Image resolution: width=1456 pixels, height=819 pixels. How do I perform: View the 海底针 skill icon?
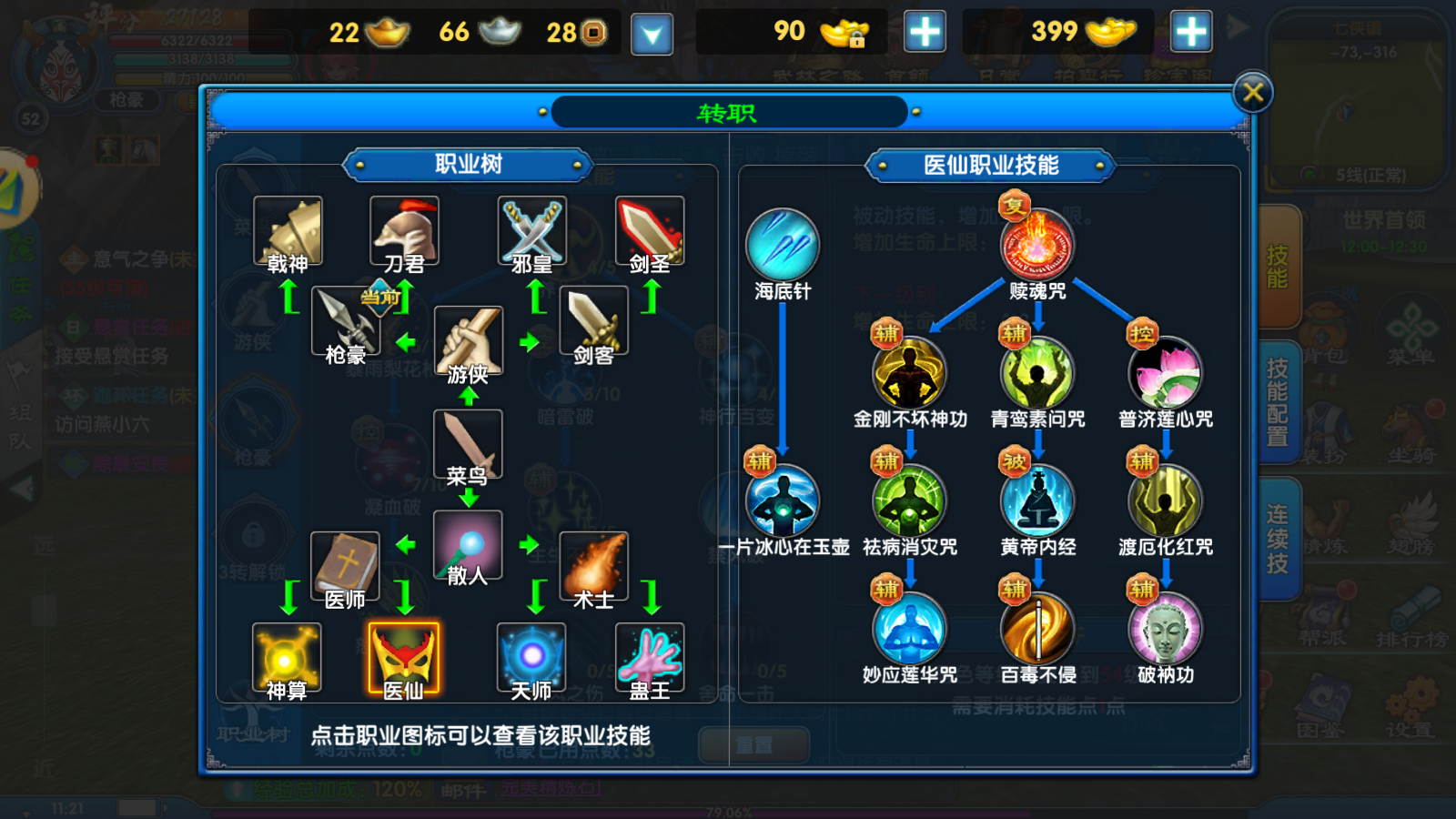pyautogui.click(x=781, y=244)
